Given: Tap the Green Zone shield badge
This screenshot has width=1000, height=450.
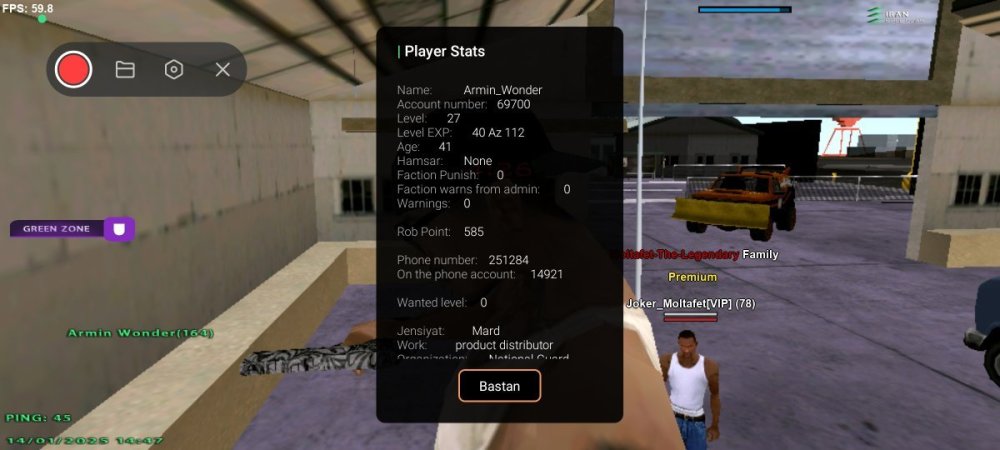Looking at the screenshot, I should click(x=120, y=229).
